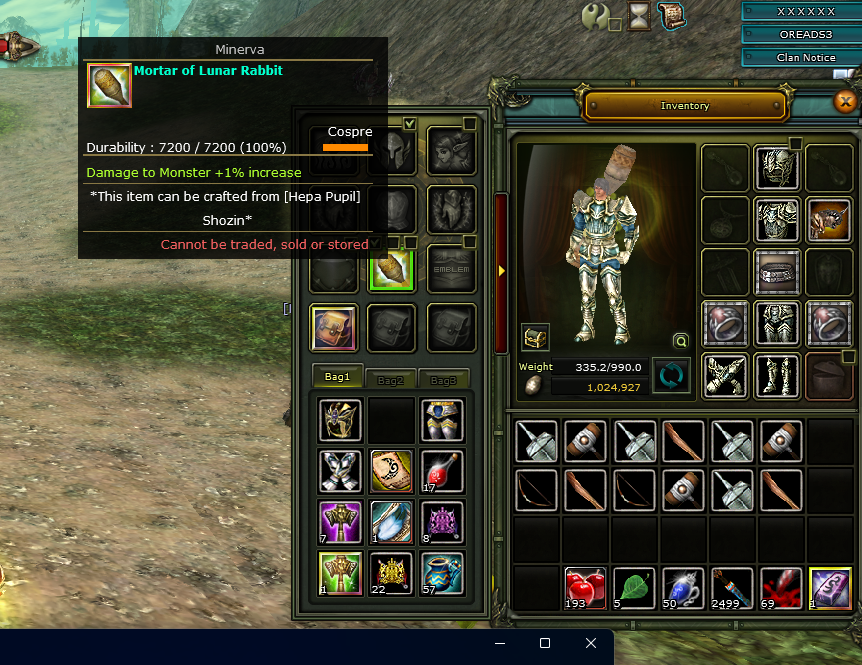Screen dimensions: 862x665
Task: Click the OREADS3 button
Action: pos(805,34)
